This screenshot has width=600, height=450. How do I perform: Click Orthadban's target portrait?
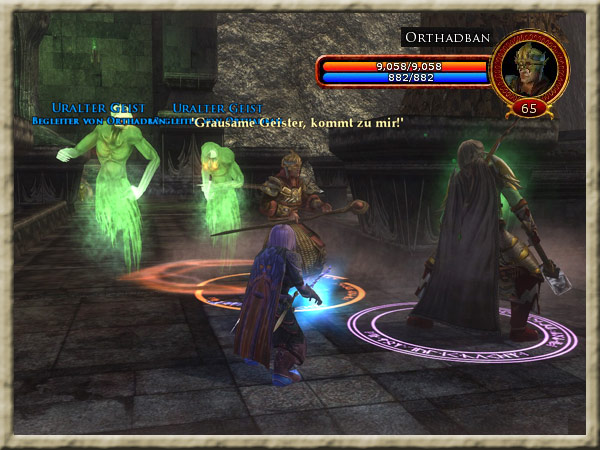tap(528, 67)
